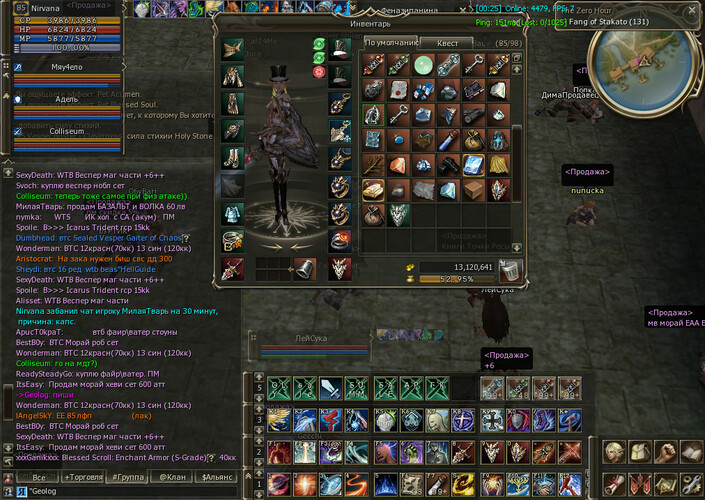Screen dimensions: 705x500
Task: Open the +Торговля chat tab
Action: pyautogui.click(x=81, y=477)
